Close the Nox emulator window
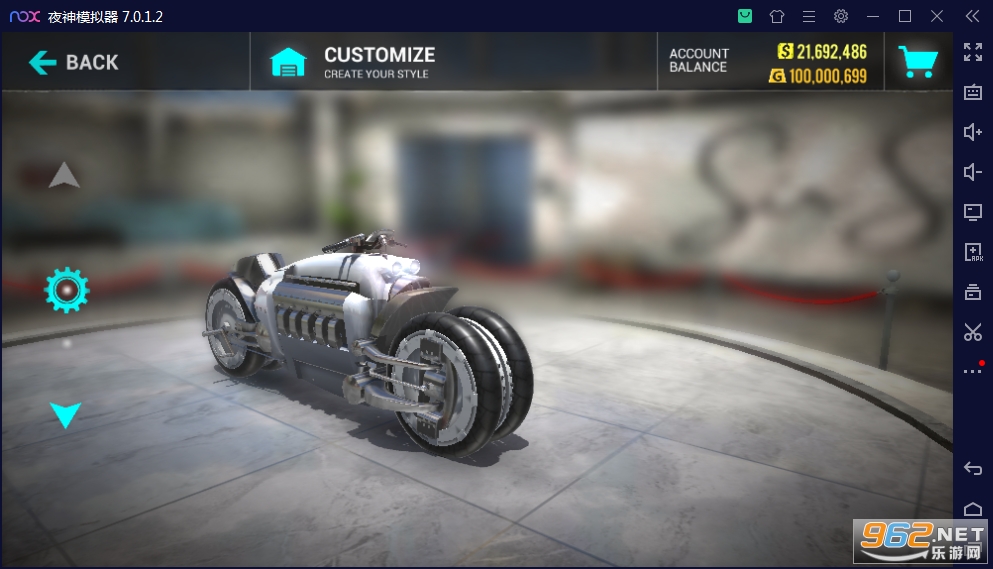Screen dimensions: 993x569 (x=937, y=16)
